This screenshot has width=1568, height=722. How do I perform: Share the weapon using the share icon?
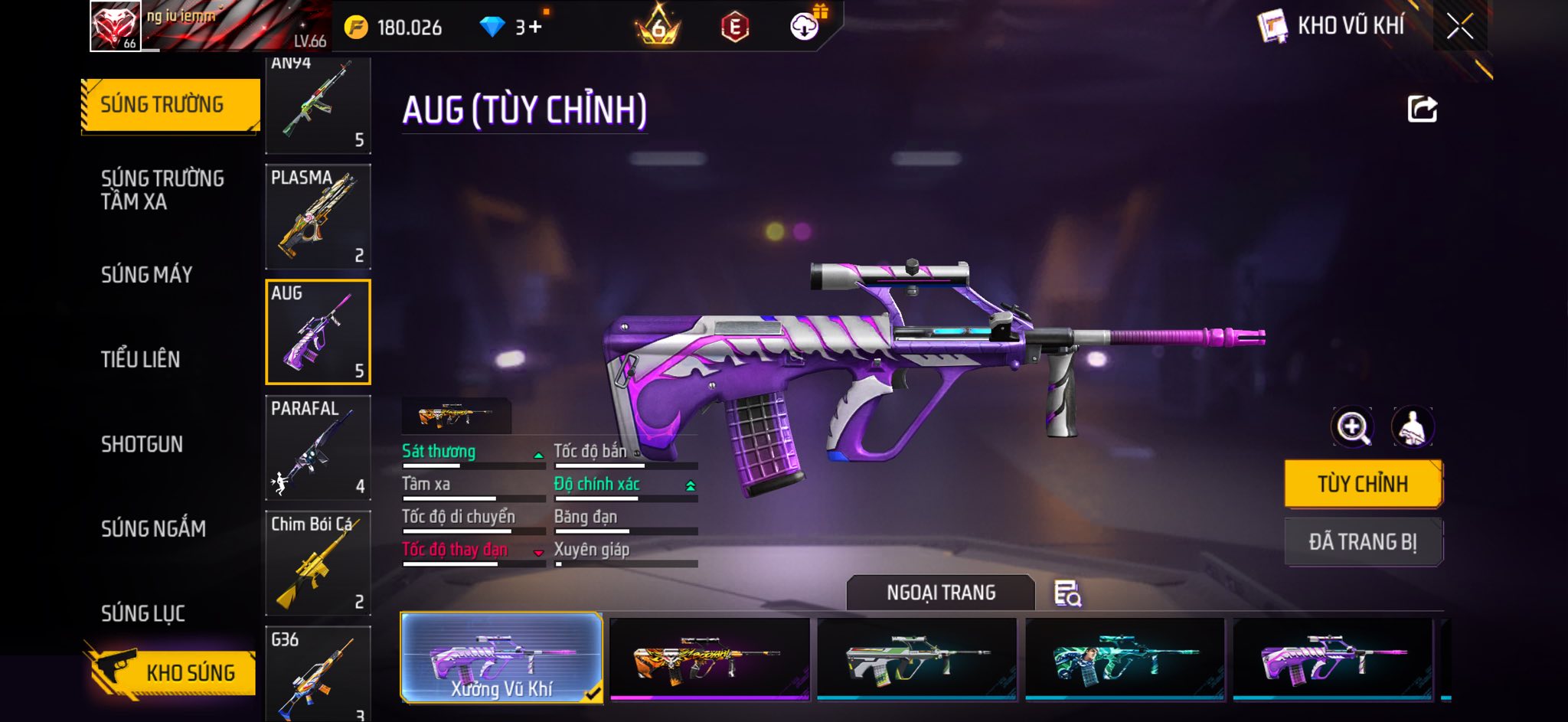tap(1422, 109)
